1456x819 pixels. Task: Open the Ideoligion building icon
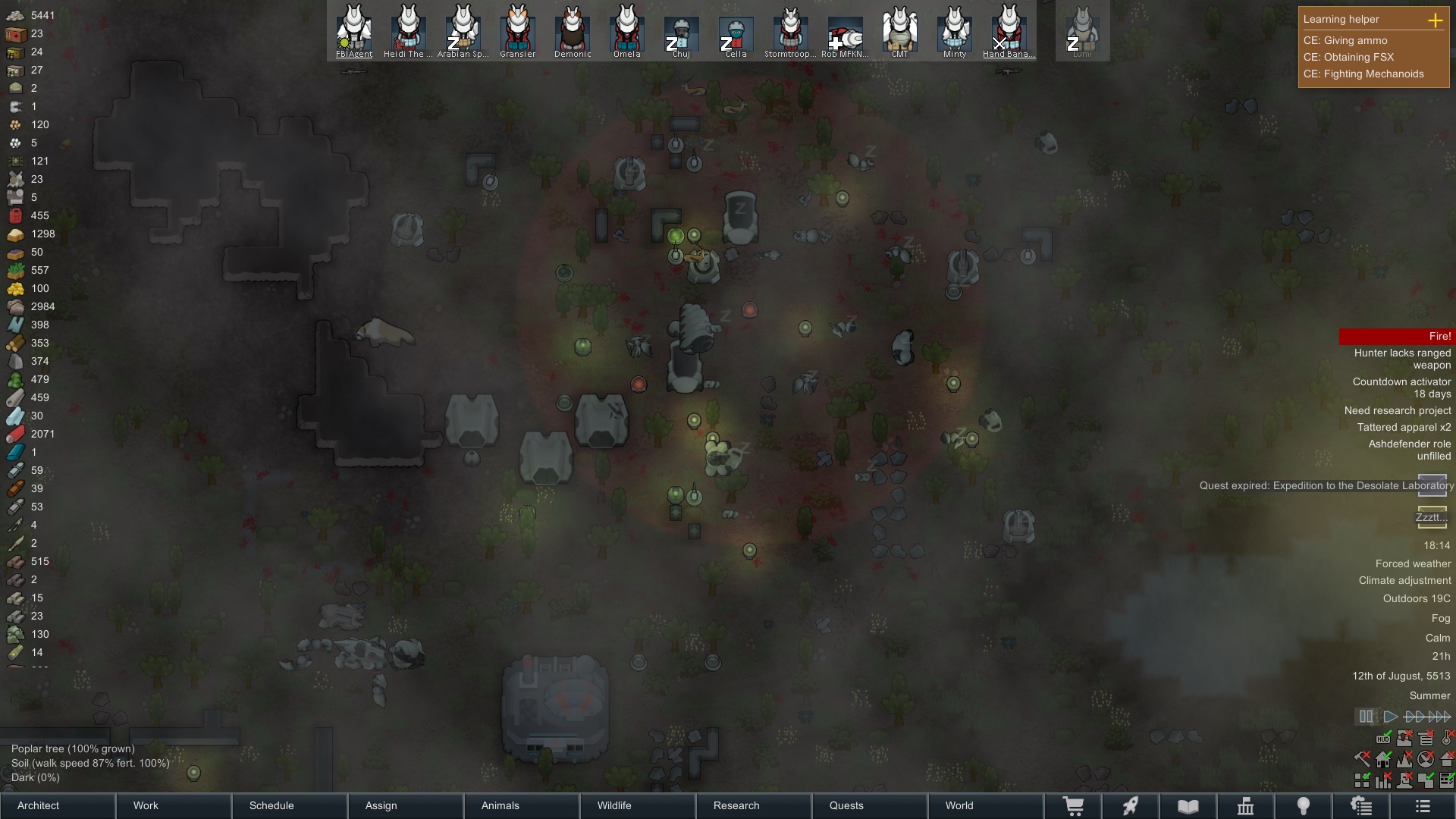click(x=1247, y=806)
